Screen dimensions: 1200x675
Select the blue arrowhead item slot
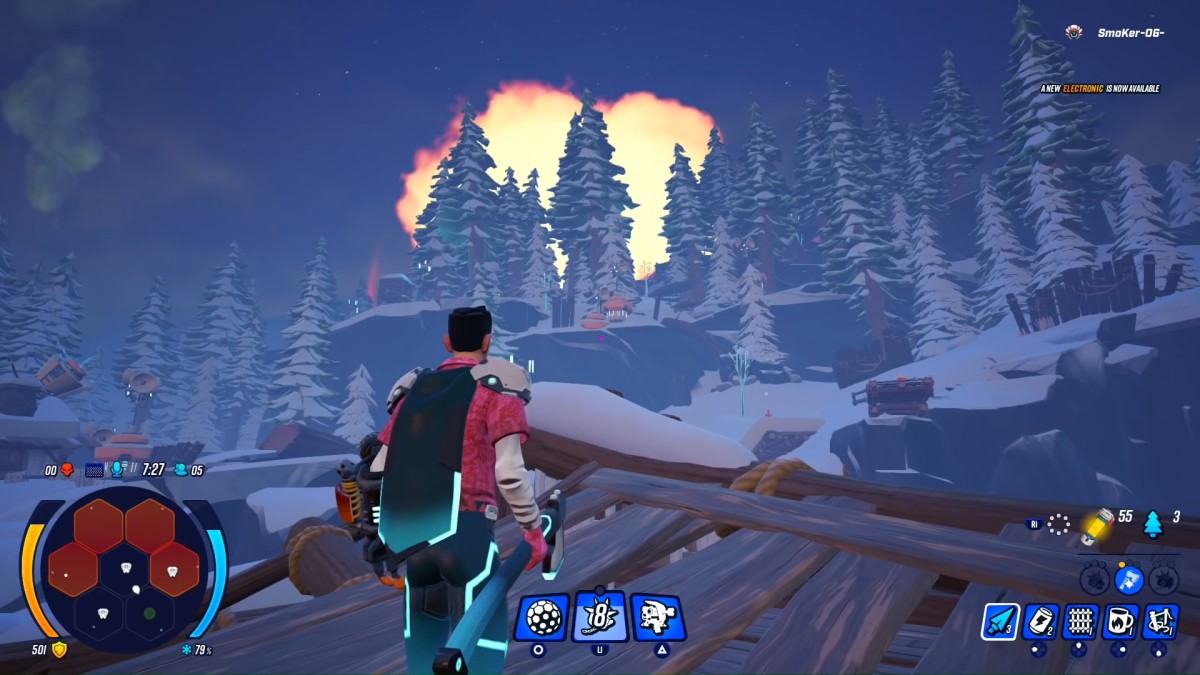[1000, 621]
